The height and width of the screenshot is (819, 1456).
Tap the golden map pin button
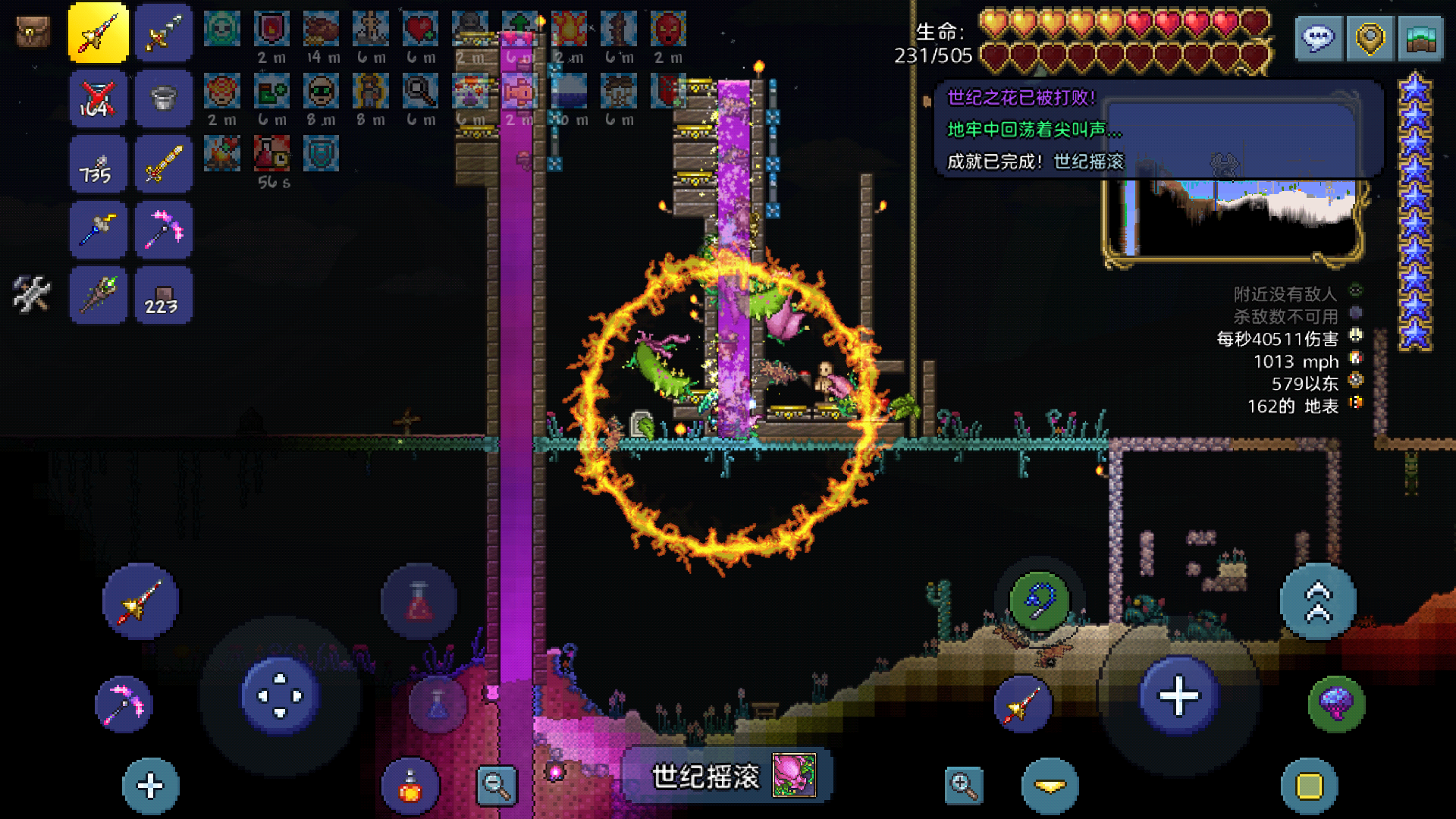[1370, 38]
